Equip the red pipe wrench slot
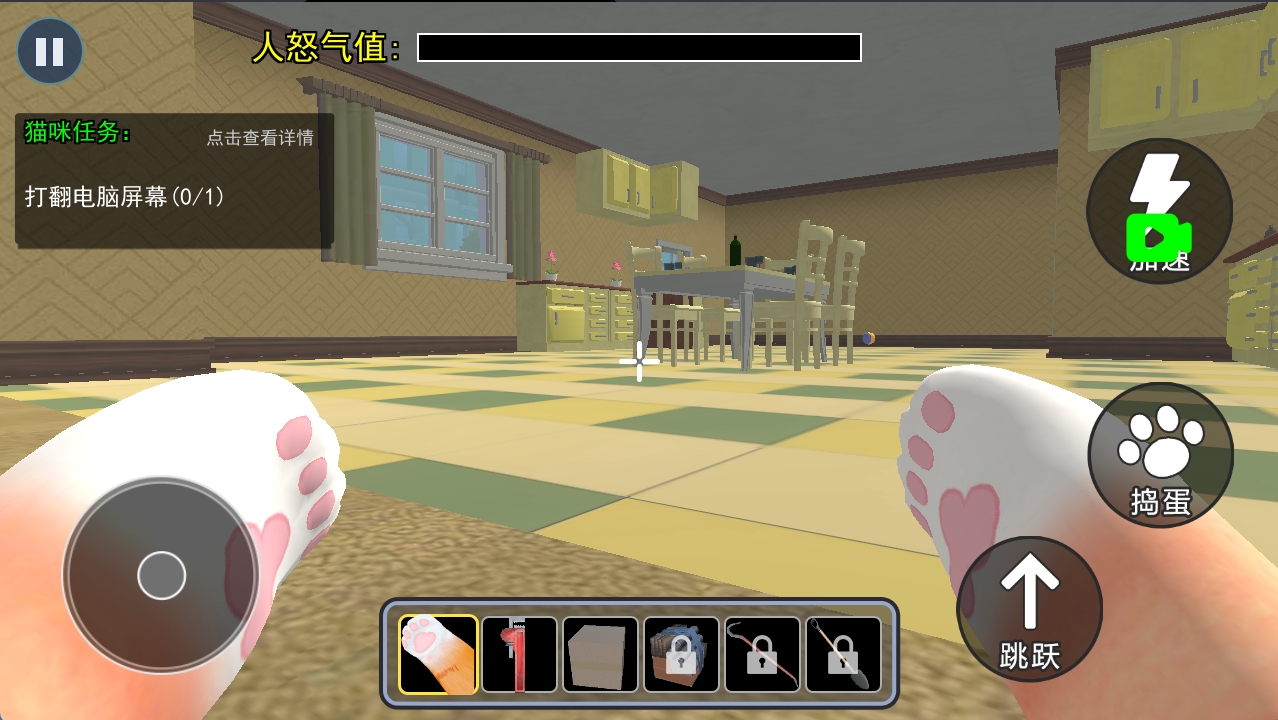 (519, 654)
